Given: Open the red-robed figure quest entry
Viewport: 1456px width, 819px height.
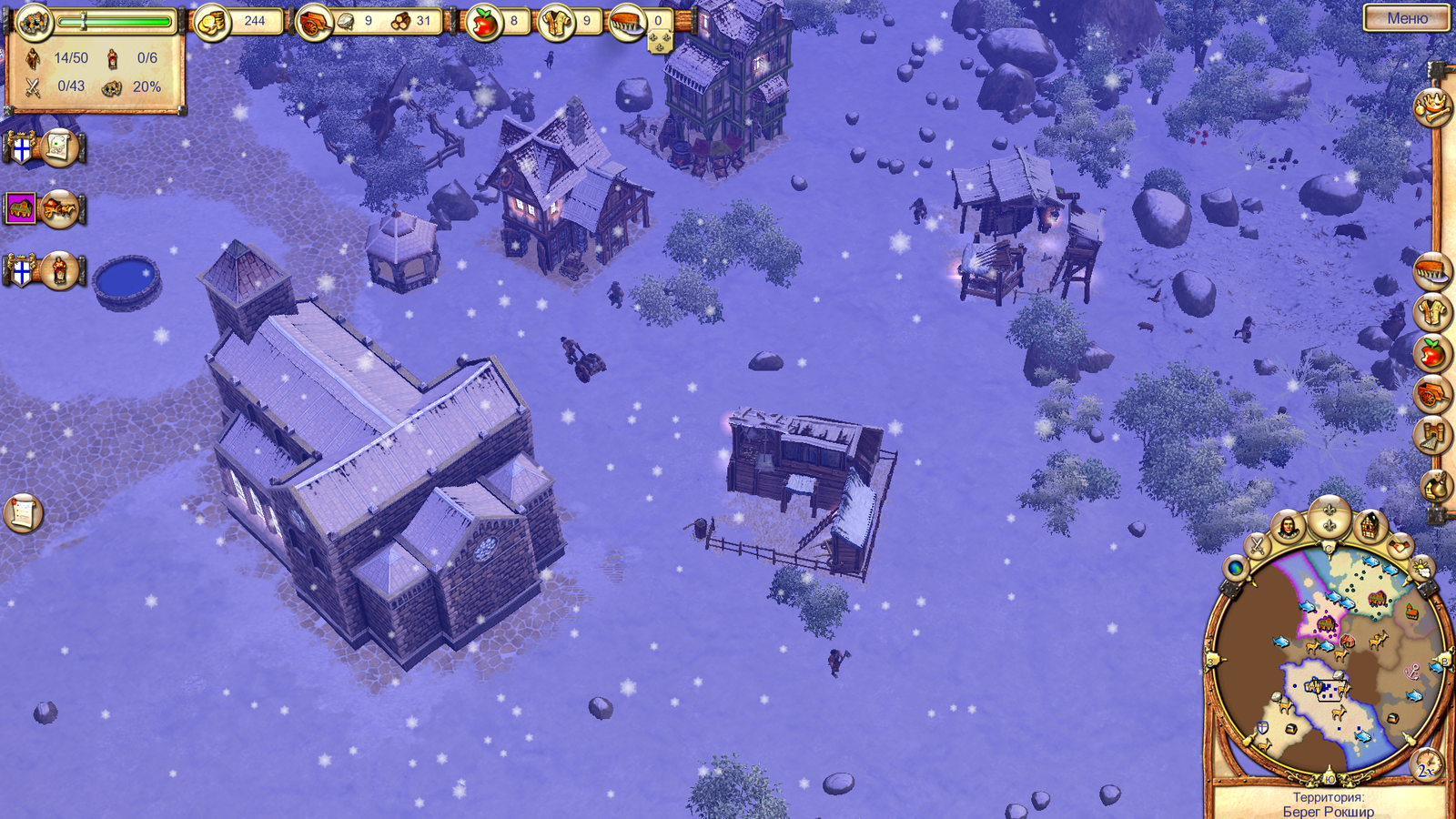Looking at the screenshot, I should tap(59, 271).
